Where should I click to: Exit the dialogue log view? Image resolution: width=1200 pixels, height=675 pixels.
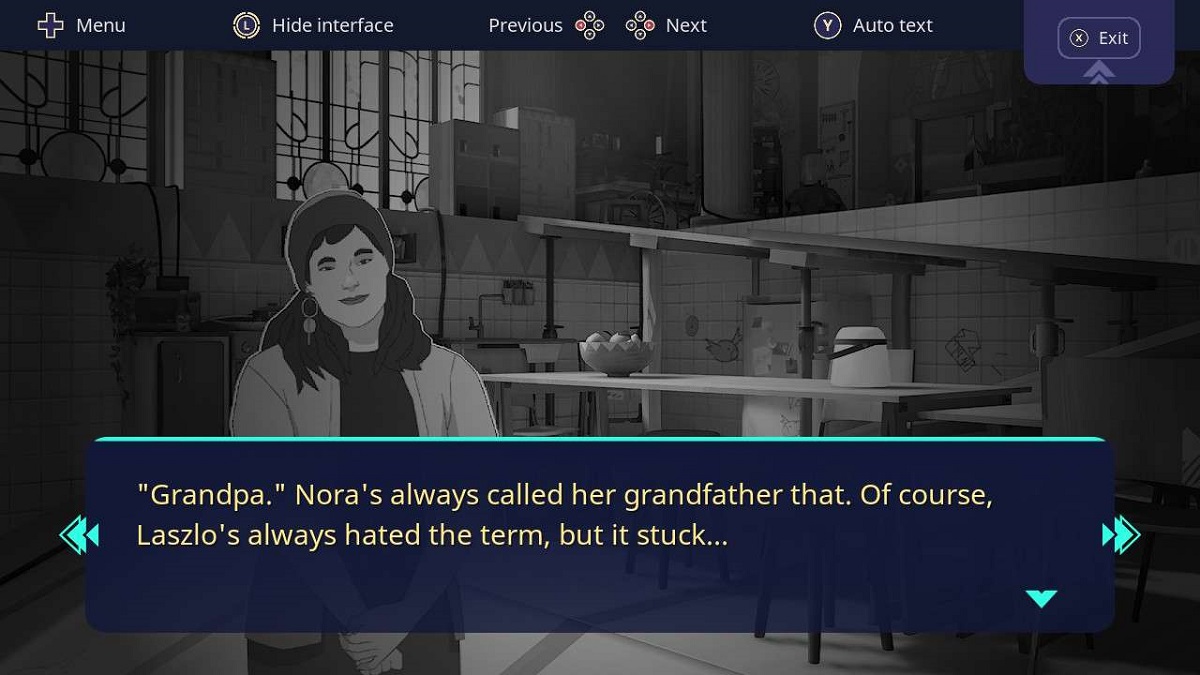click(1099, 38)
